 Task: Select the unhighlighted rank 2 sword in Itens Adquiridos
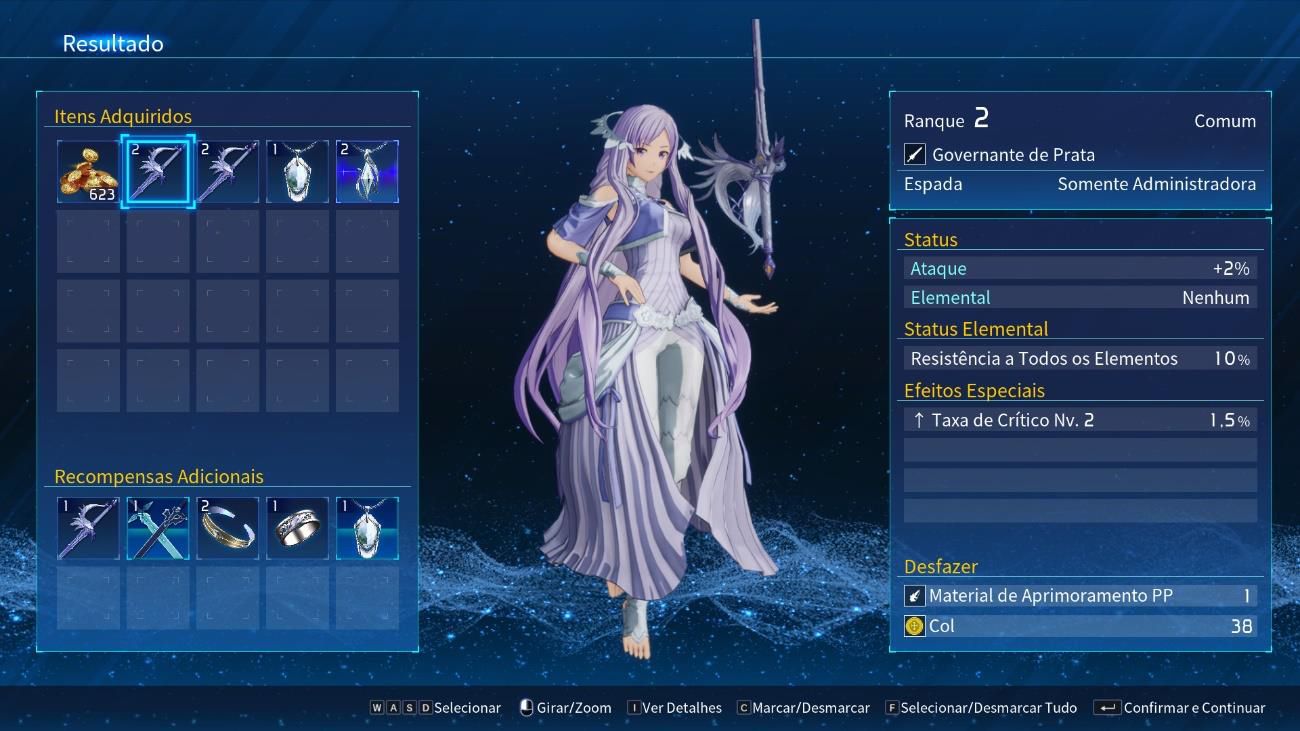tap(228, 172)
